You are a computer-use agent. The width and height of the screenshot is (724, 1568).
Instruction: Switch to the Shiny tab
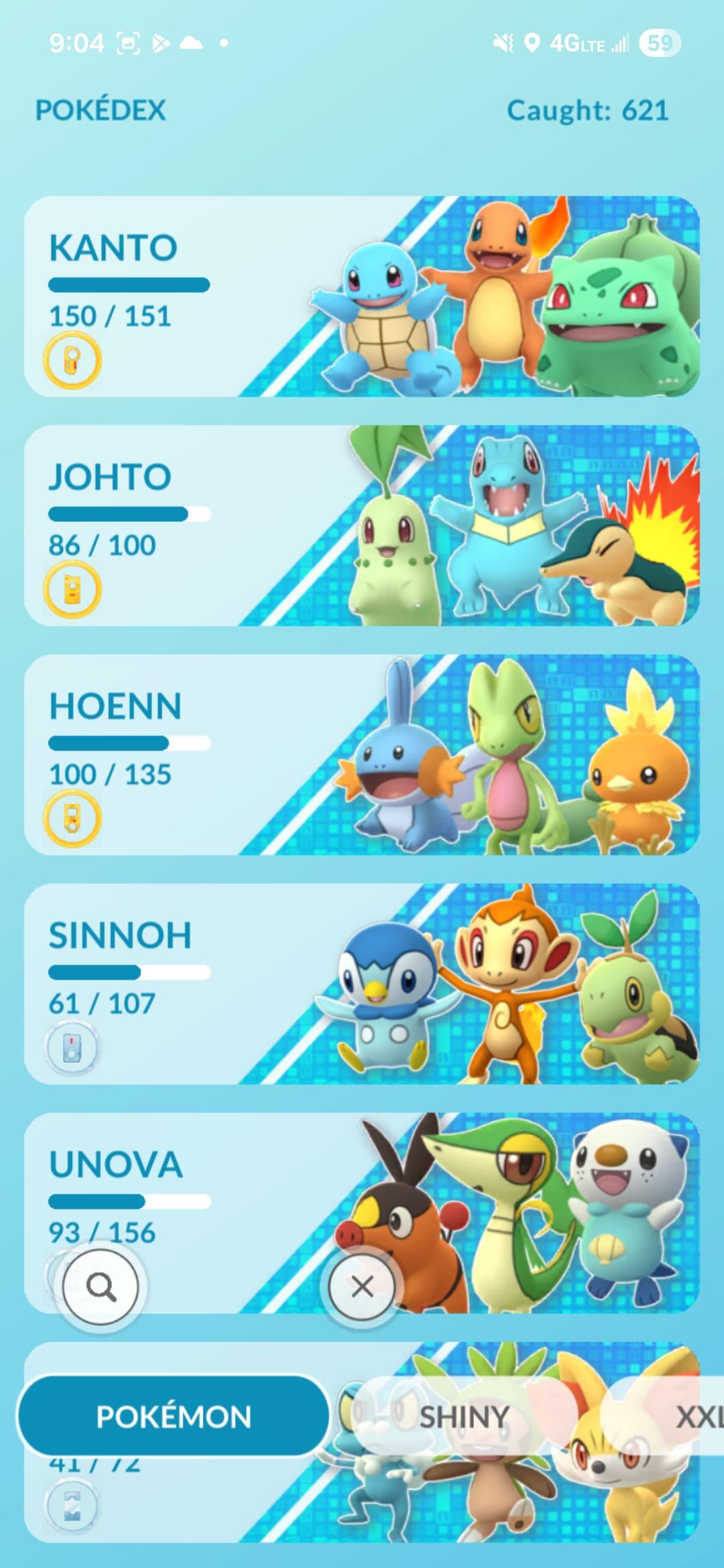pos(464,1417)
